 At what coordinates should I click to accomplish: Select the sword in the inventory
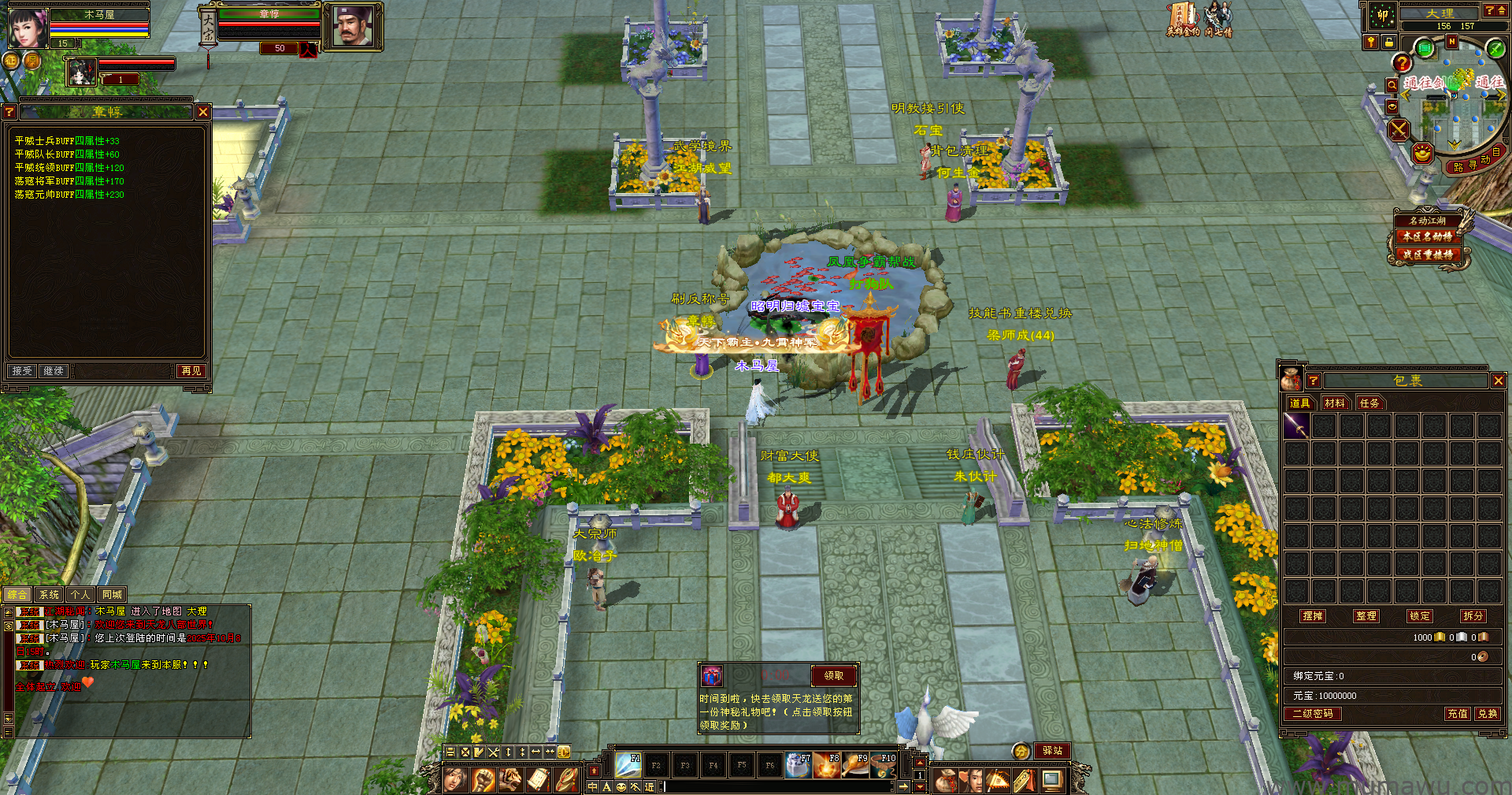click(1296, 426)
